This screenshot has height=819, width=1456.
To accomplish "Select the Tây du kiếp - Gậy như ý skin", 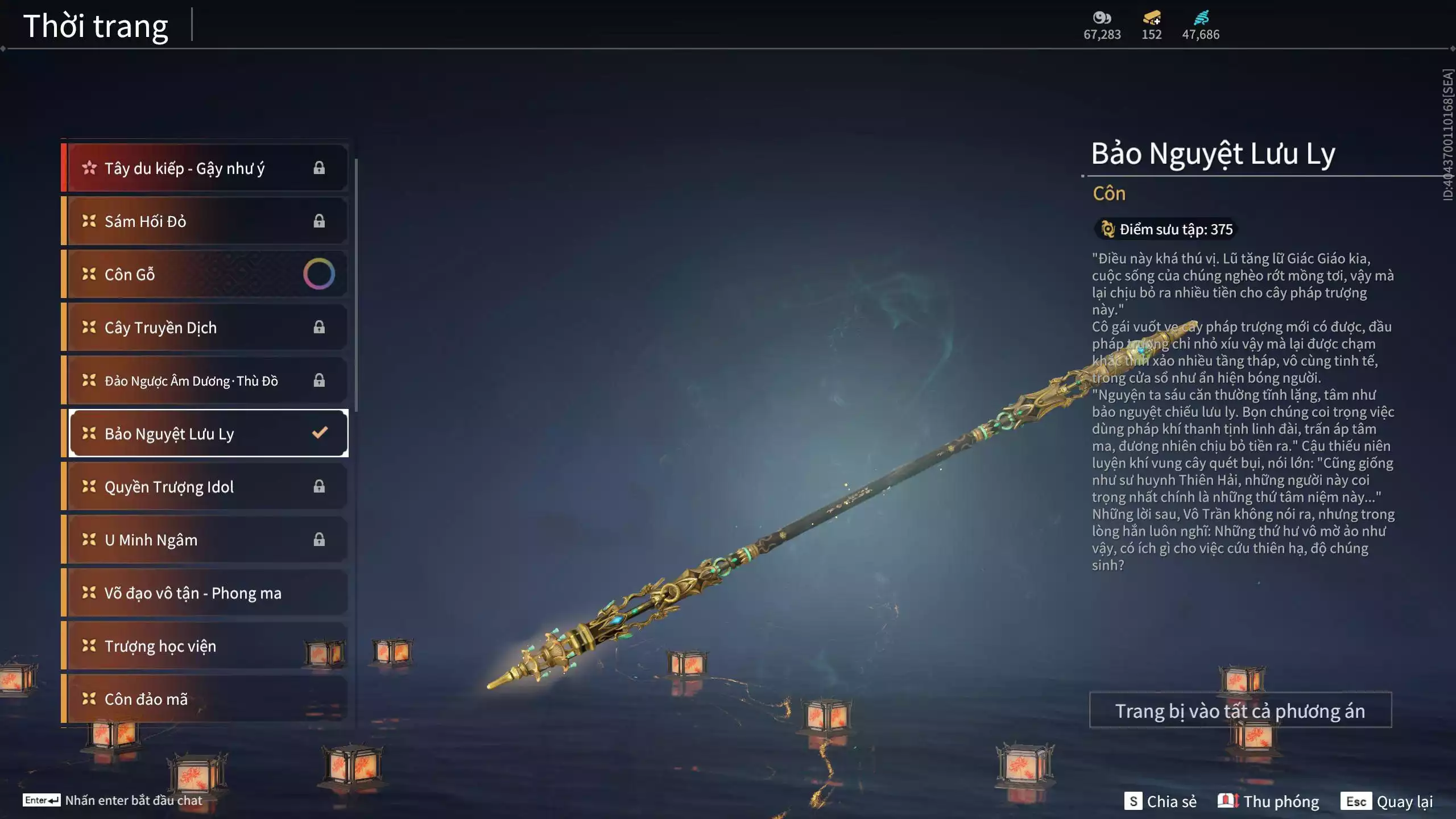I will point(205,168).
